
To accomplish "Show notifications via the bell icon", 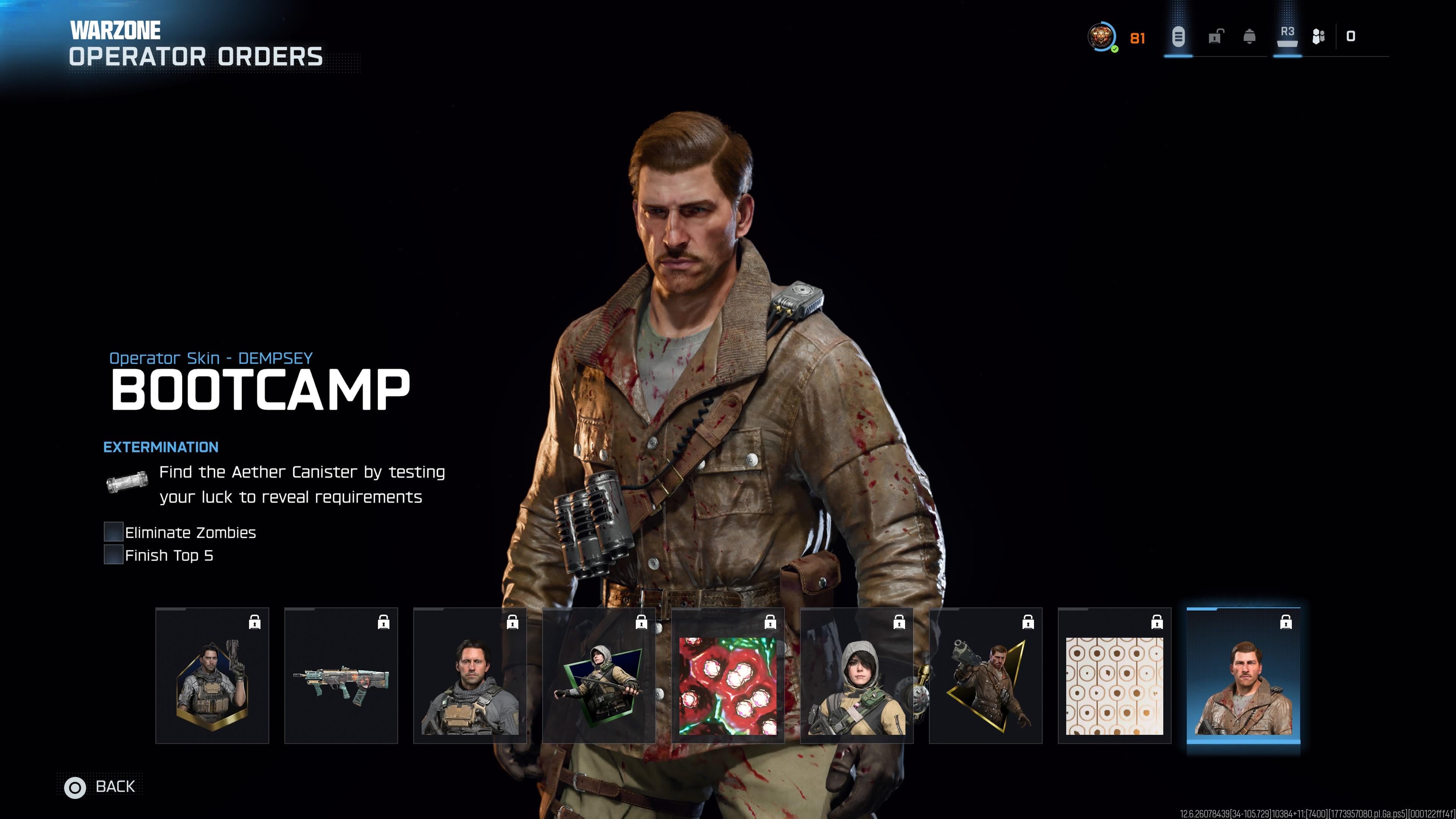I will click(x=1249, y=37).
